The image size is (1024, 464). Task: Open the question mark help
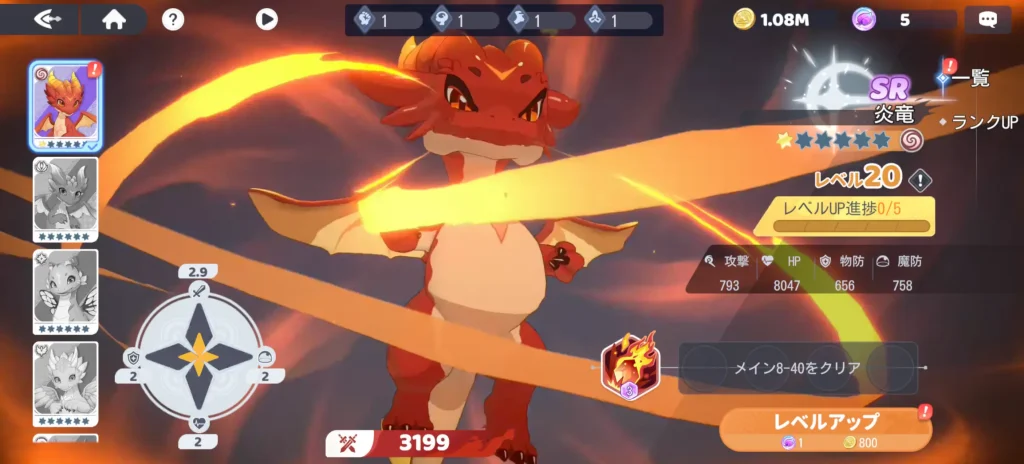pyautogui.click(x=173, y=19)
